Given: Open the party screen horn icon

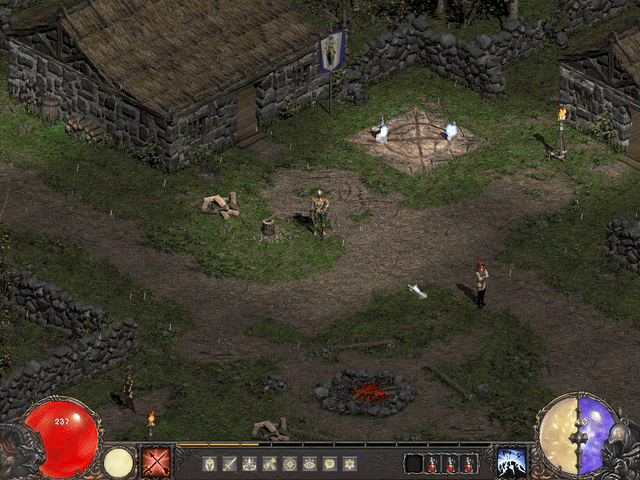Looking at the screenshot, I should pos(269,464).
